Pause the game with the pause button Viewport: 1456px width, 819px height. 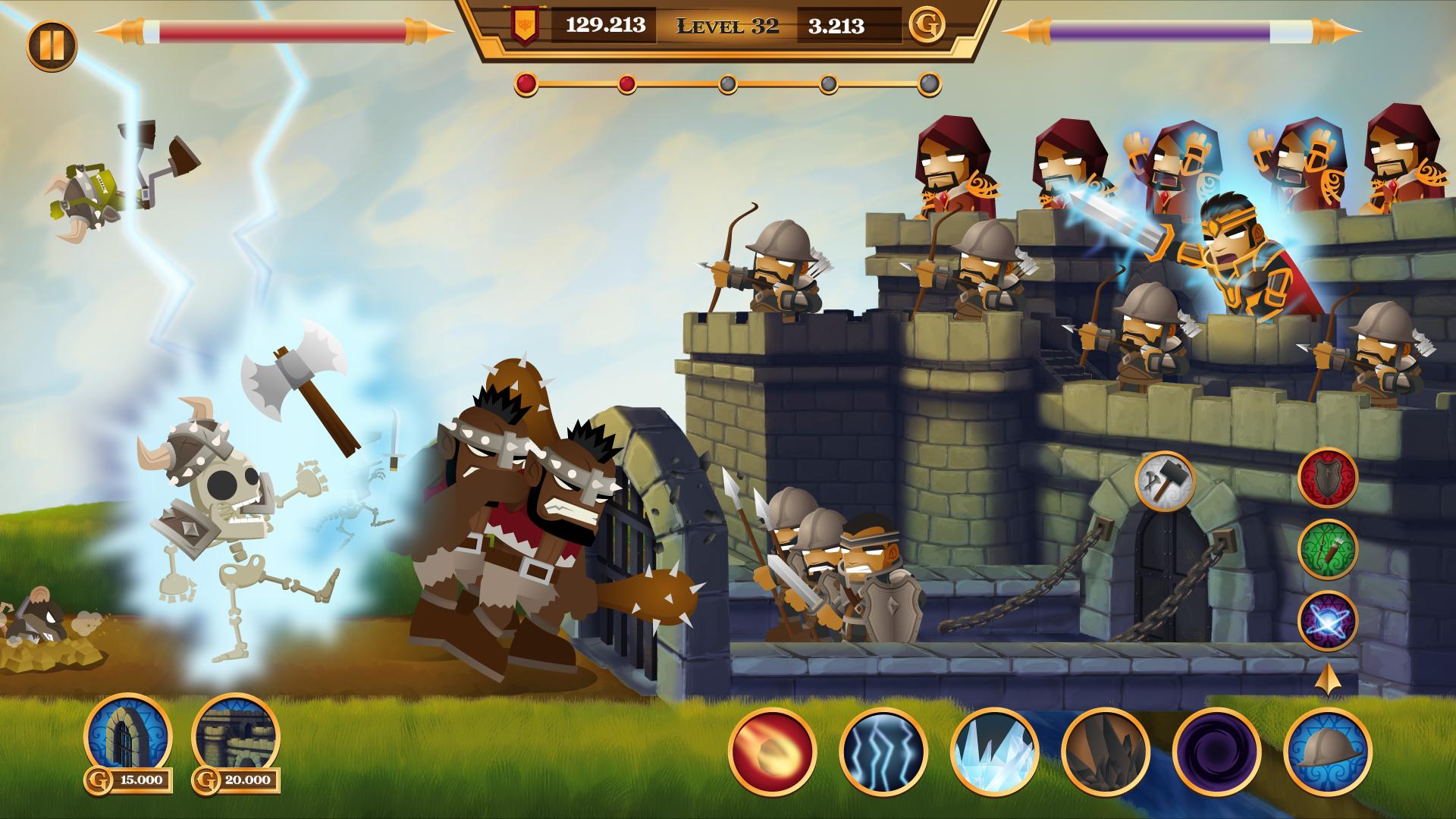tap(52, 45)
